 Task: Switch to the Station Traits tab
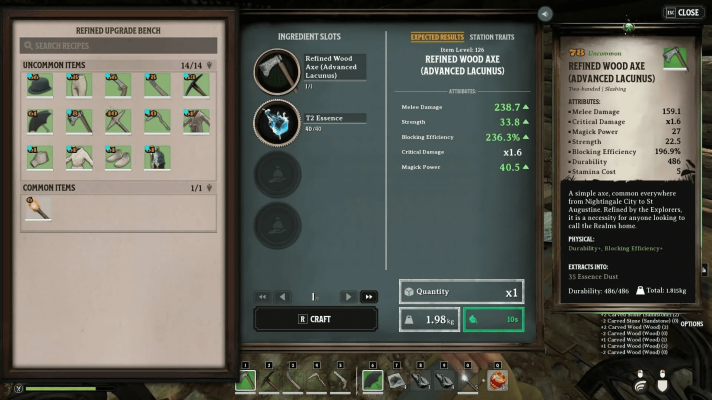pyautogui.click(x=491, y=37)
